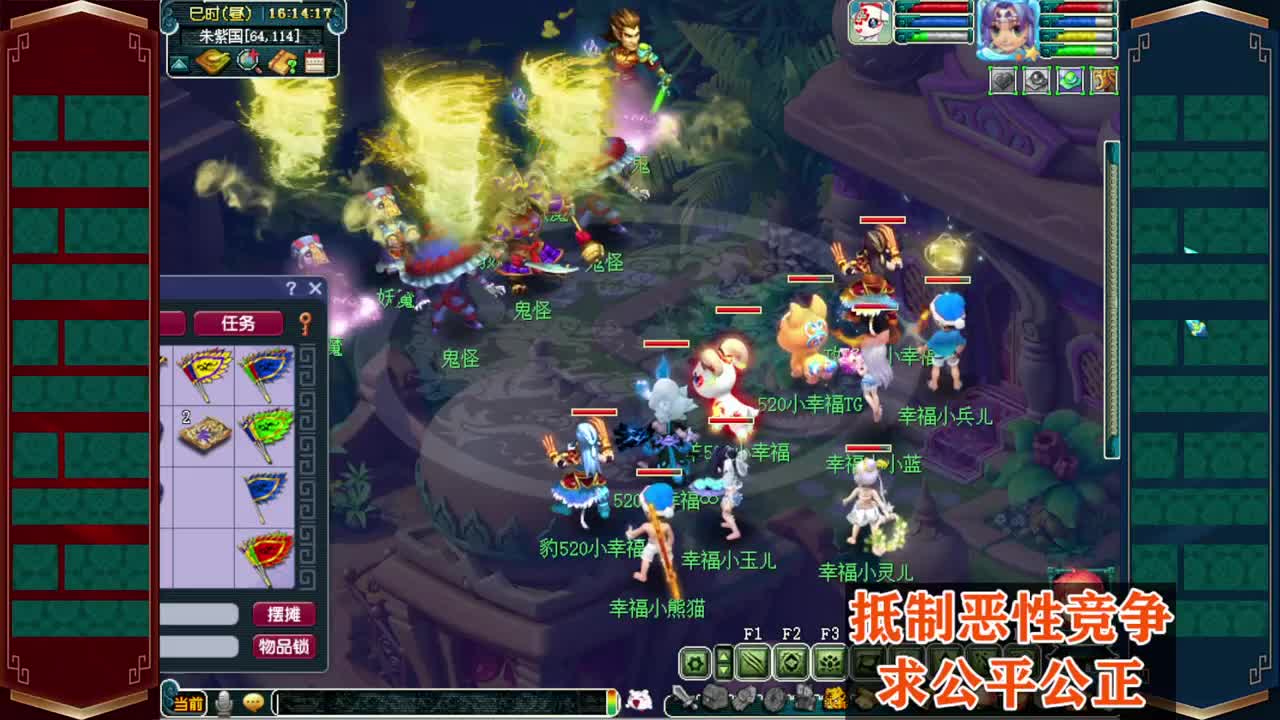Select the 当前 chat channel tab
1280x720 pixels.
pos(187,703)
